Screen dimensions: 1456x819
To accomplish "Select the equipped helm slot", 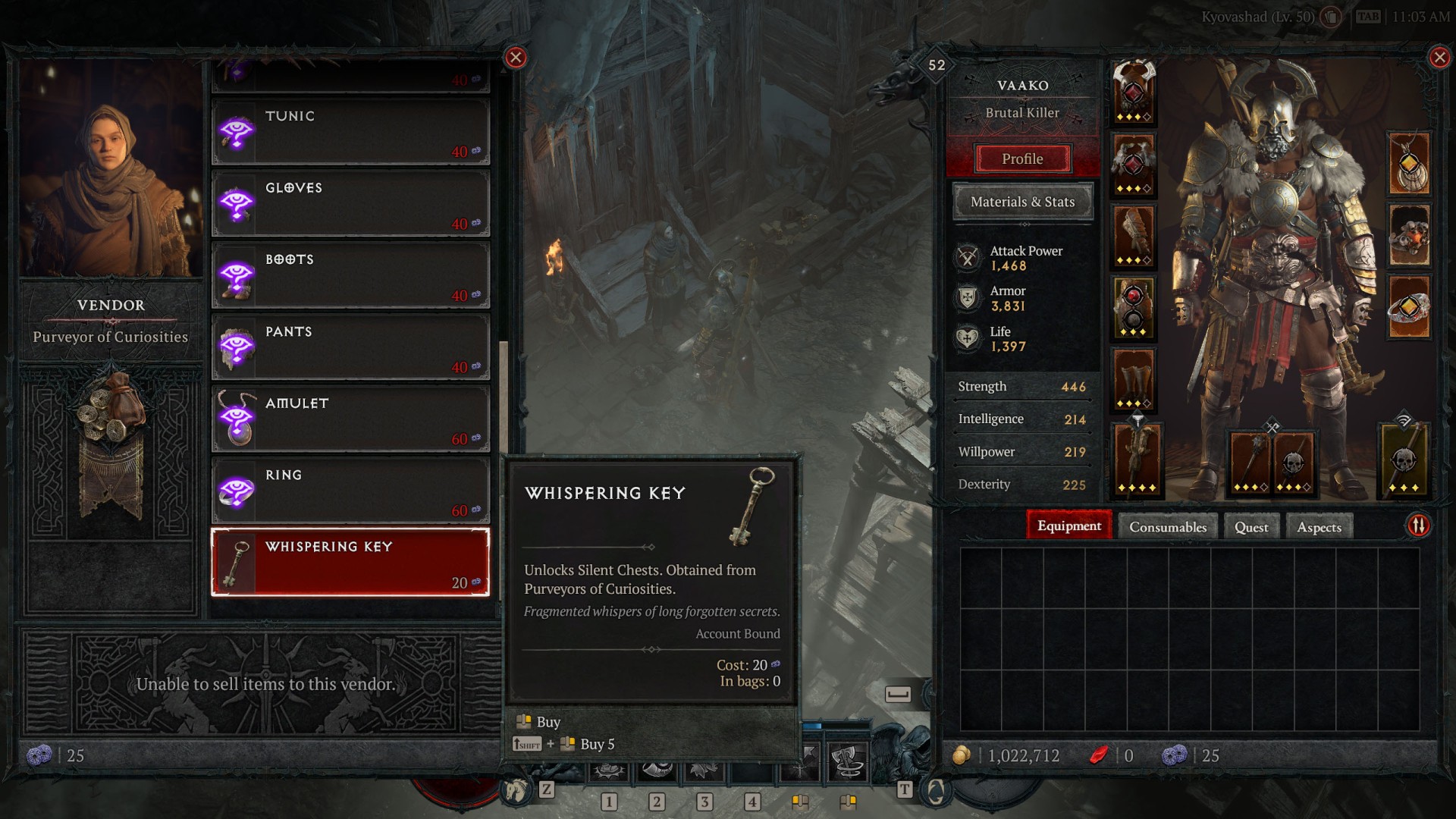I will 1134,93.
